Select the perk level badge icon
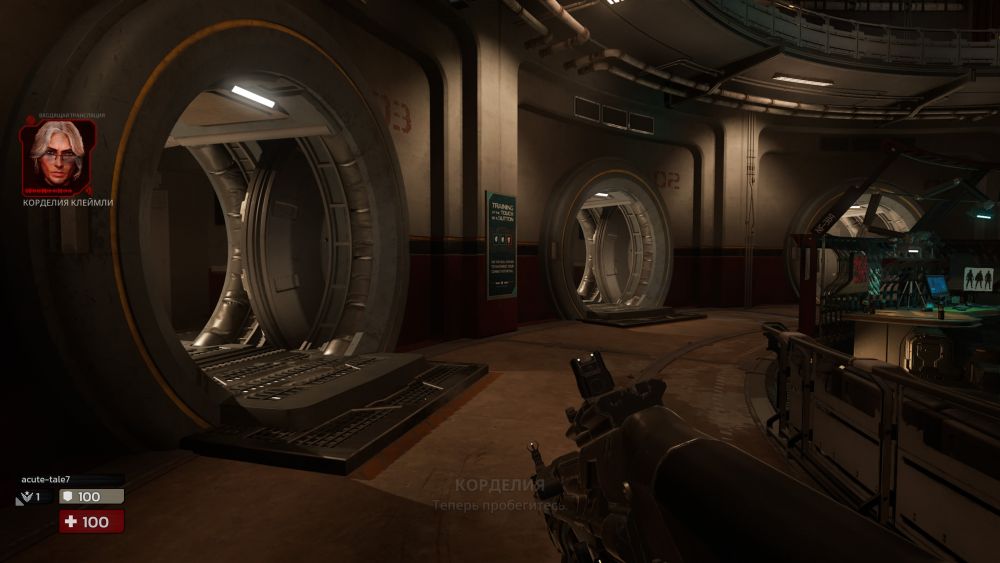 25,497
